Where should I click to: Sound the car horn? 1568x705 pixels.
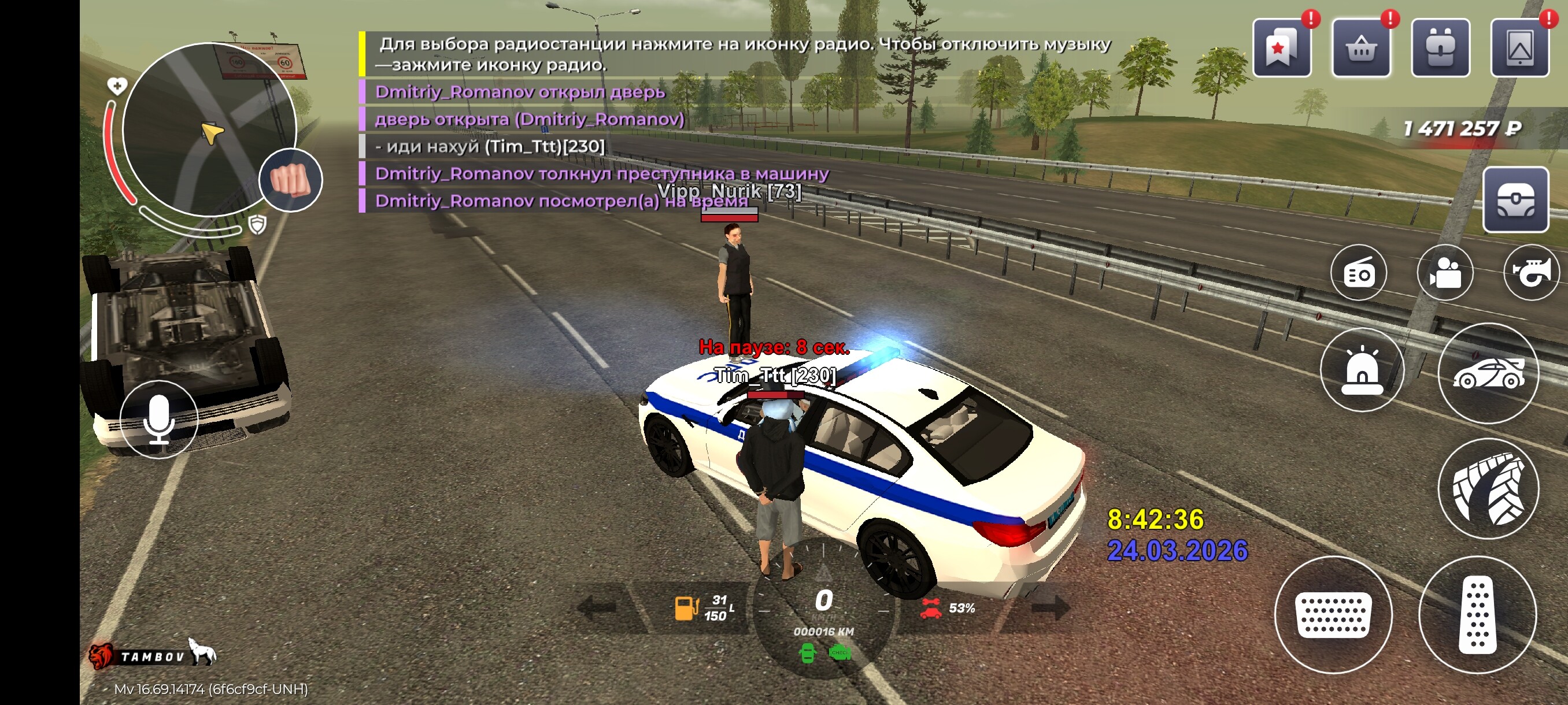(1532, 273)
